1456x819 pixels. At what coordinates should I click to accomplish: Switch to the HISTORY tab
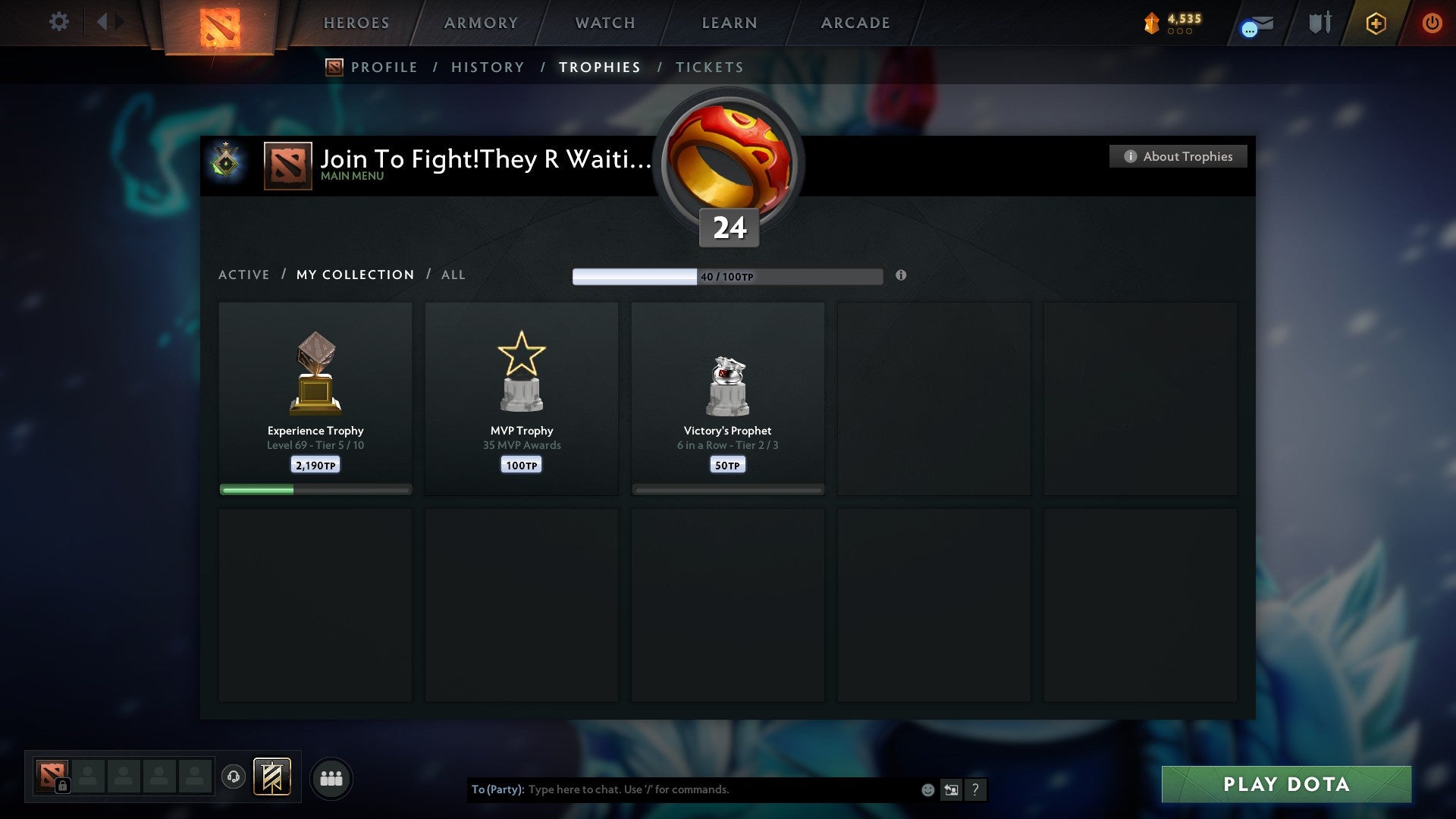pos(487,67)
